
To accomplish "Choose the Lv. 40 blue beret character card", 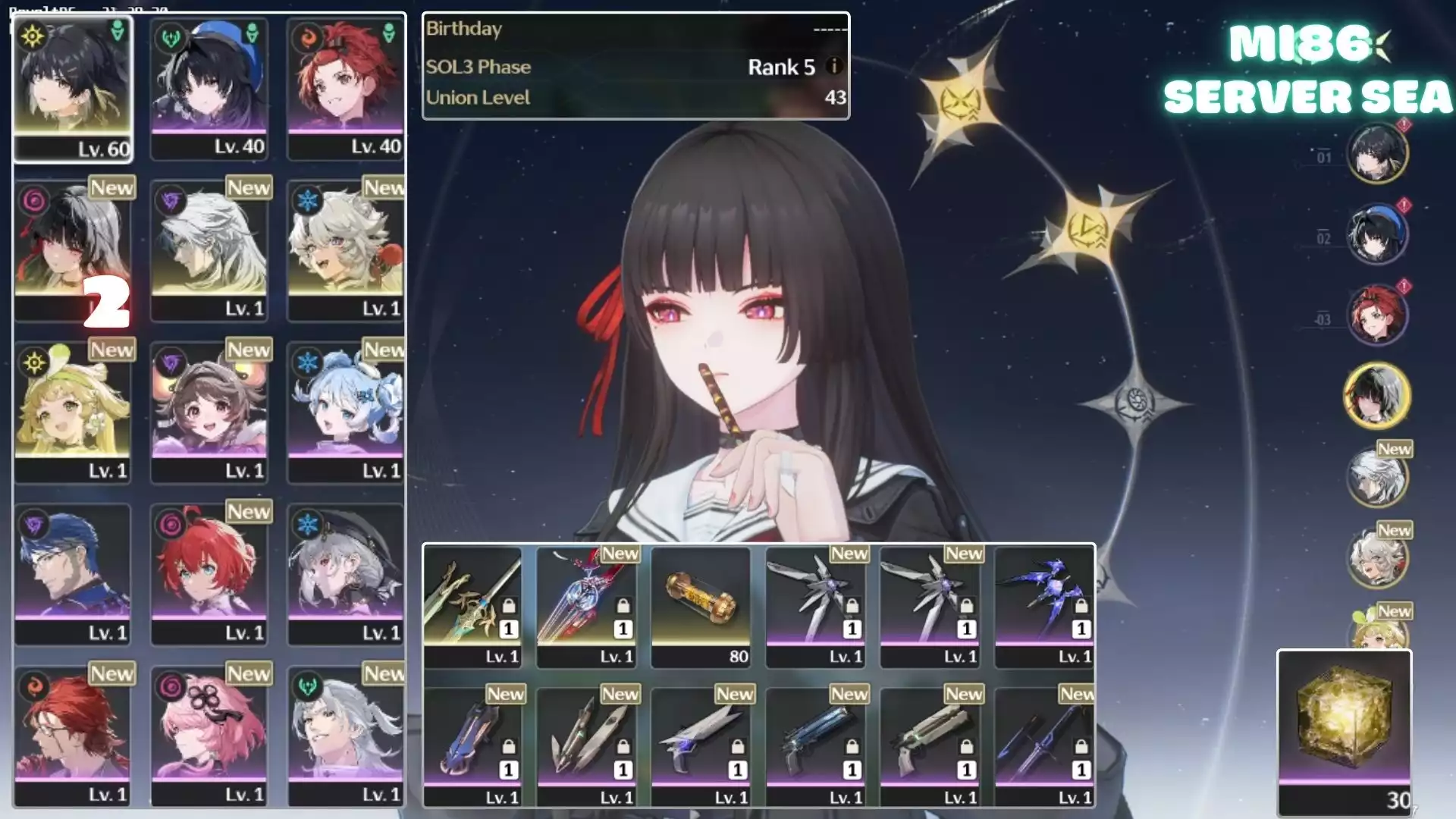I will 209,88.
